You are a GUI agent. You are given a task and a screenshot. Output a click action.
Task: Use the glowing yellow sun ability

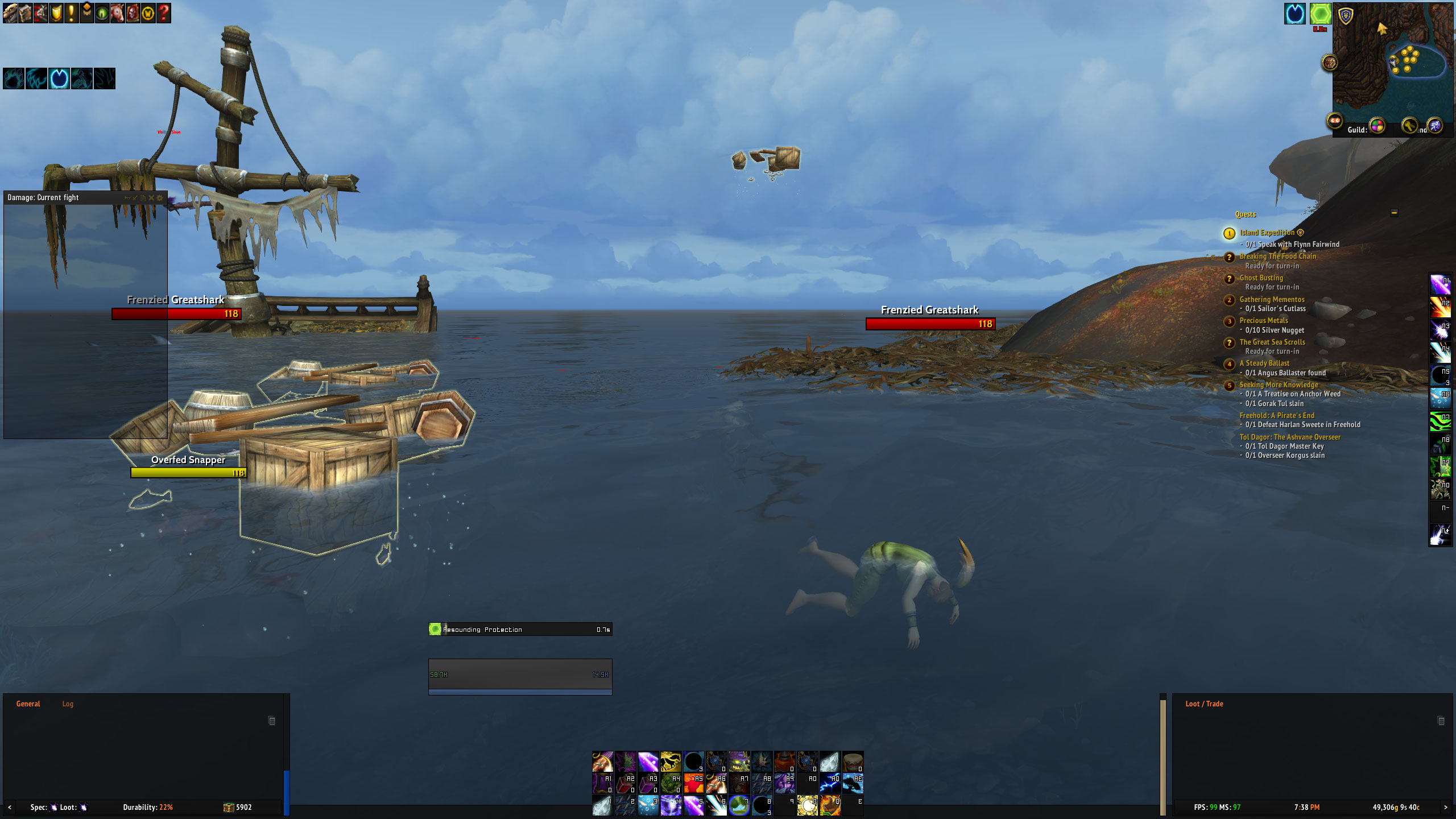coord(807,805)
